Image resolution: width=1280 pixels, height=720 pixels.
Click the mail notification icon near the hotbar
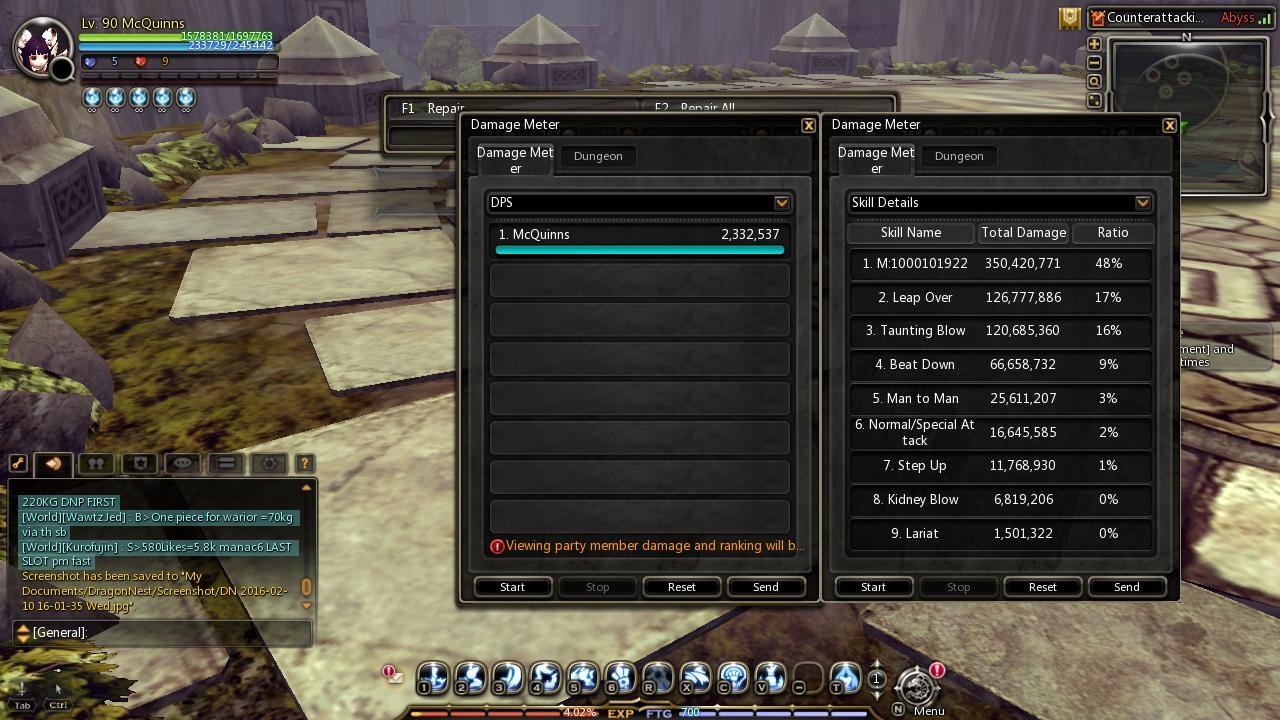coord(391,674)
